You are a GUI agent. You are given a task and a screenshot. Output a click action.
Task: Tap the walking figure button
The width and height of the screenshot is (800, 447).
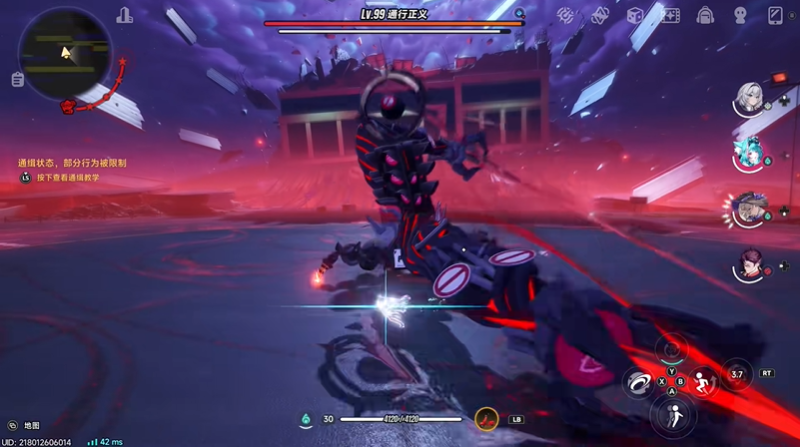click(670, 415)
